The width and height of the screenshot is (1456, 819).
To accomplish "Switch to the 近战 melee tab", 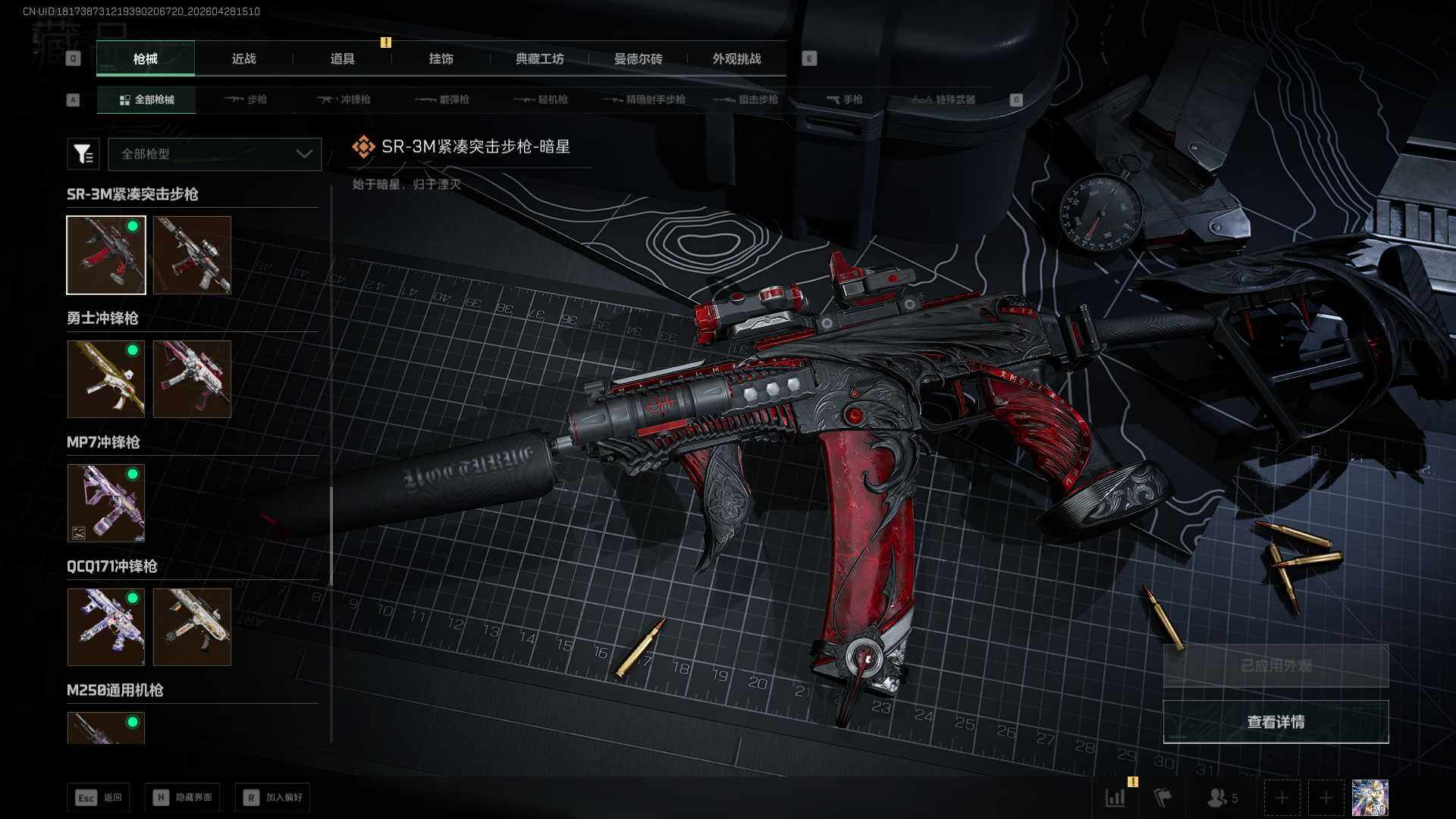I will click(x=243, y=58).
